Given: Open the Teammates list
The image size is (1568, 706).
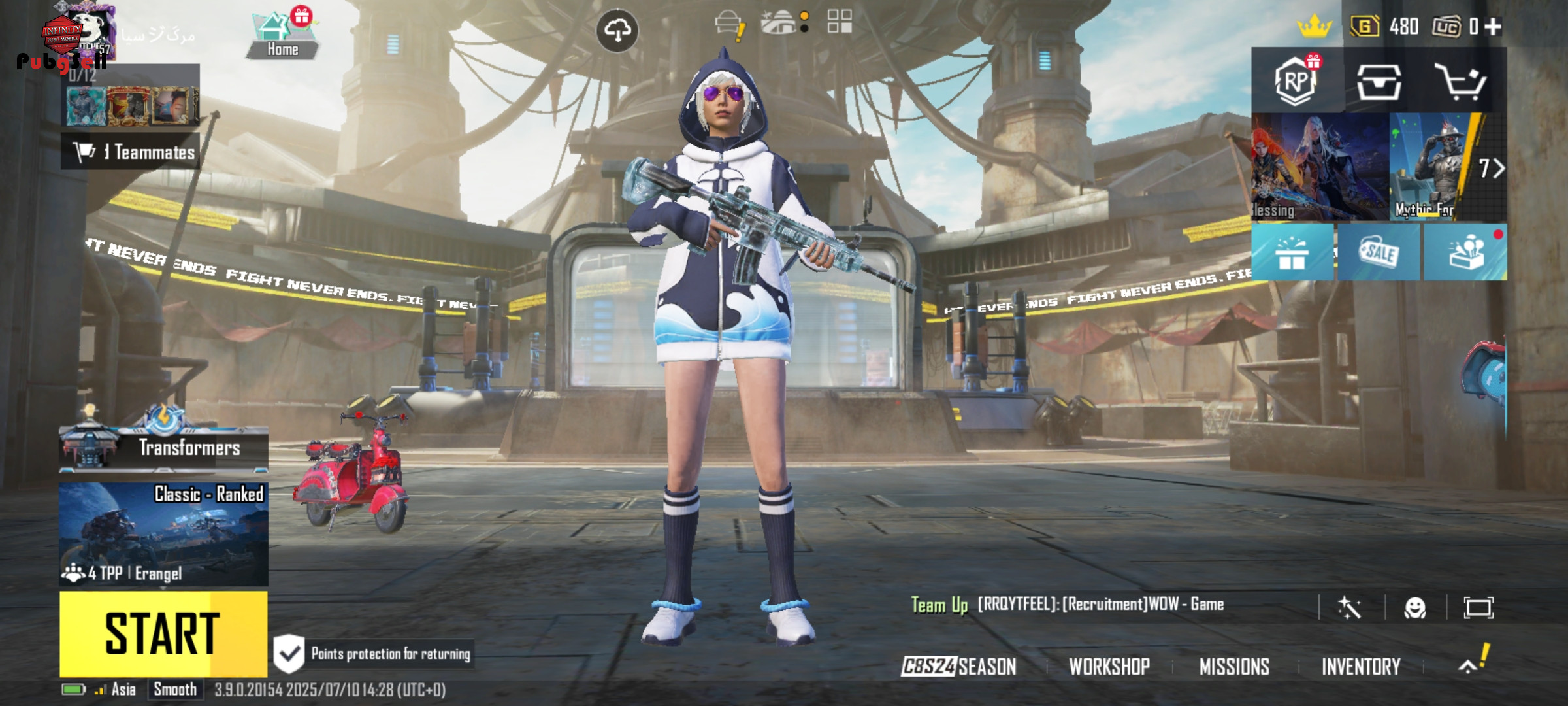Looking at the screenshot, I should click(x=131, y=152).
